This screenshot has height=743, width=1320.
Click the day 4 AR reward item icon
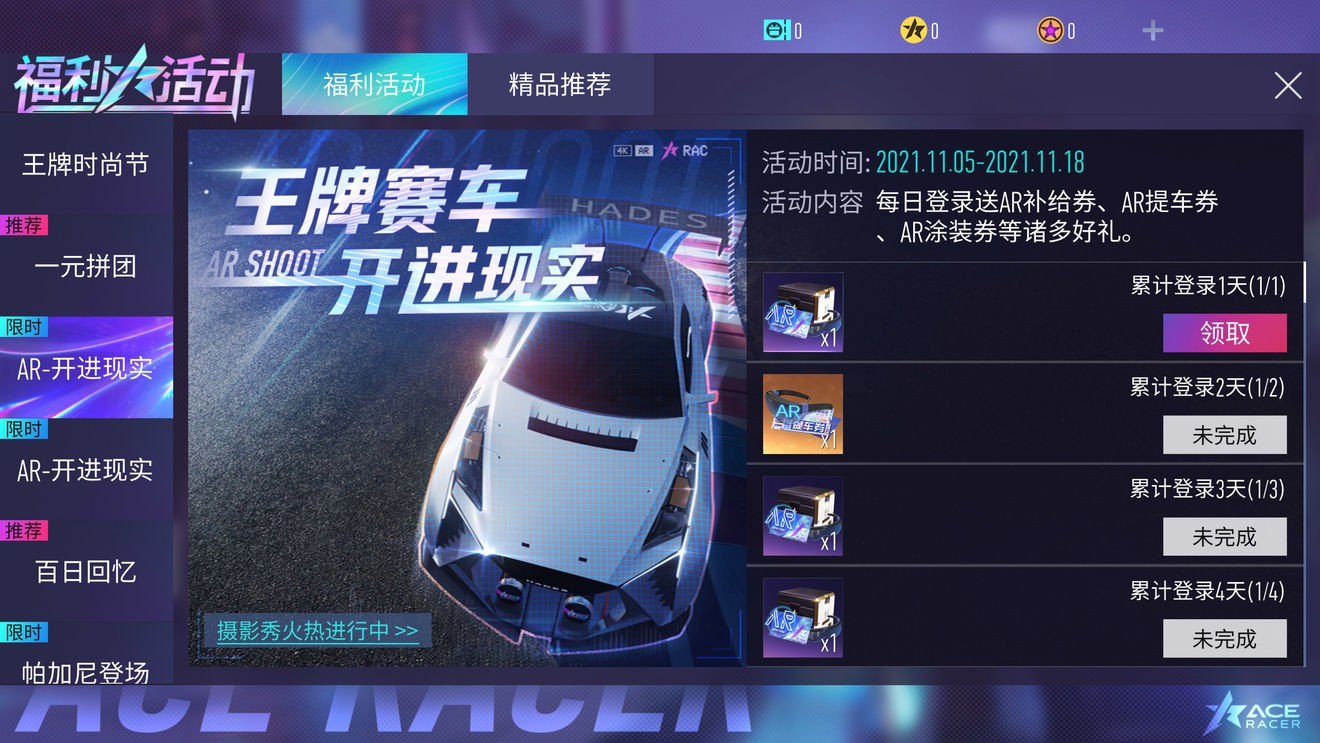click(801, 617)
